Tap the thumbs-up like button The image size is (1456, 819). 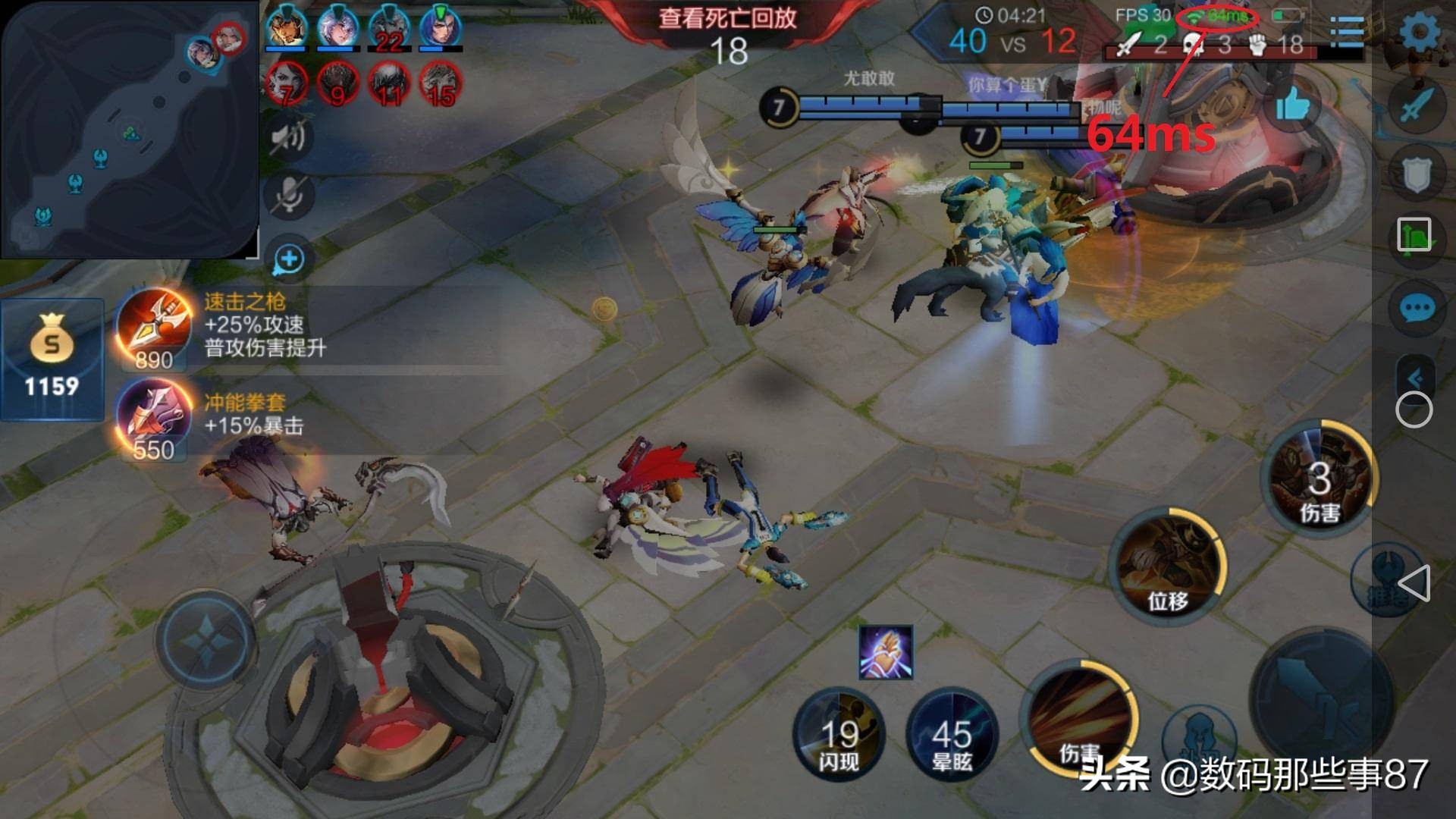coord(1292,105)
